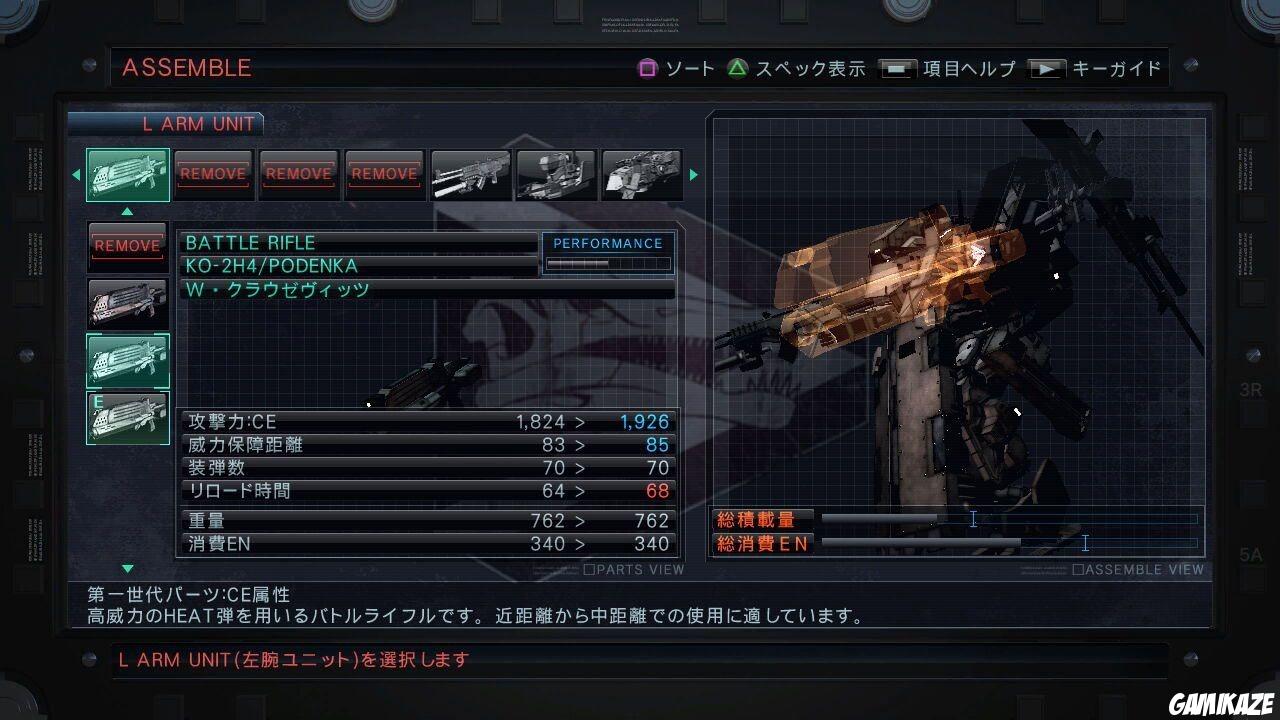Click the rightmost weapon icon in the top row
Screen dimensions: 1280x720
coord(641,174)
